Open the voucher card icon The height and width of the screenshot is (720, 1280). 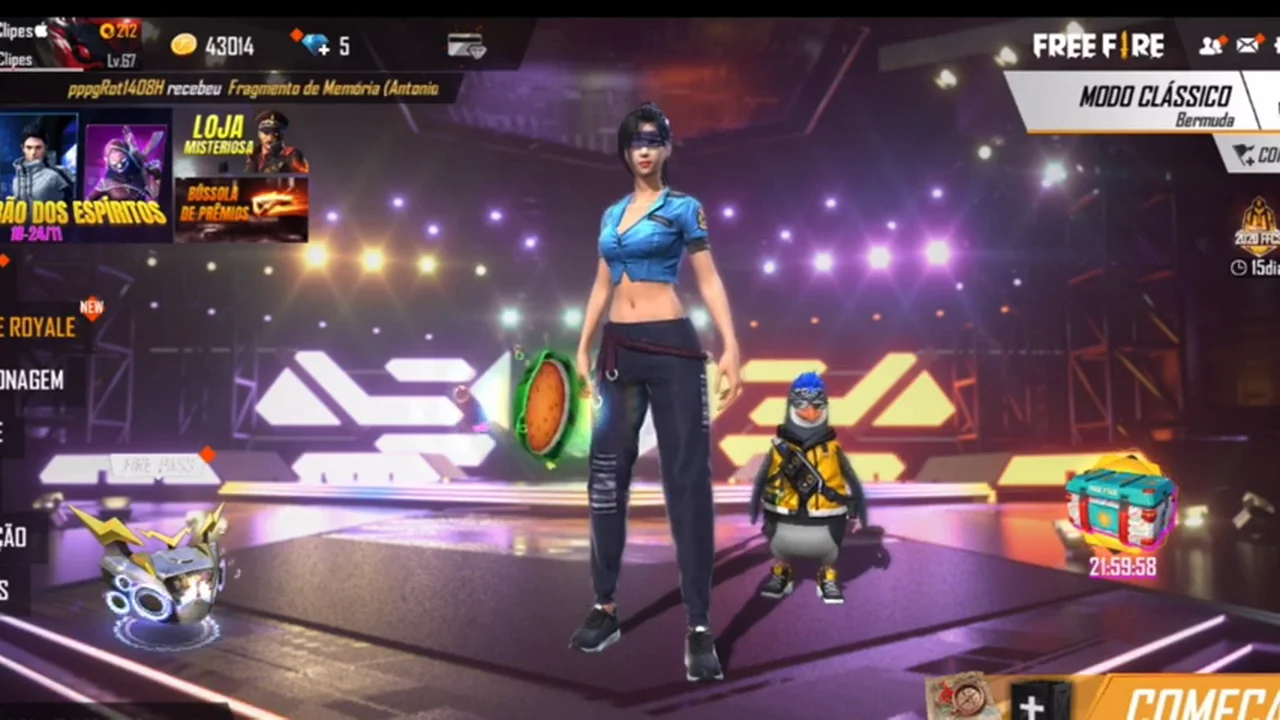[x=466, y=45]
